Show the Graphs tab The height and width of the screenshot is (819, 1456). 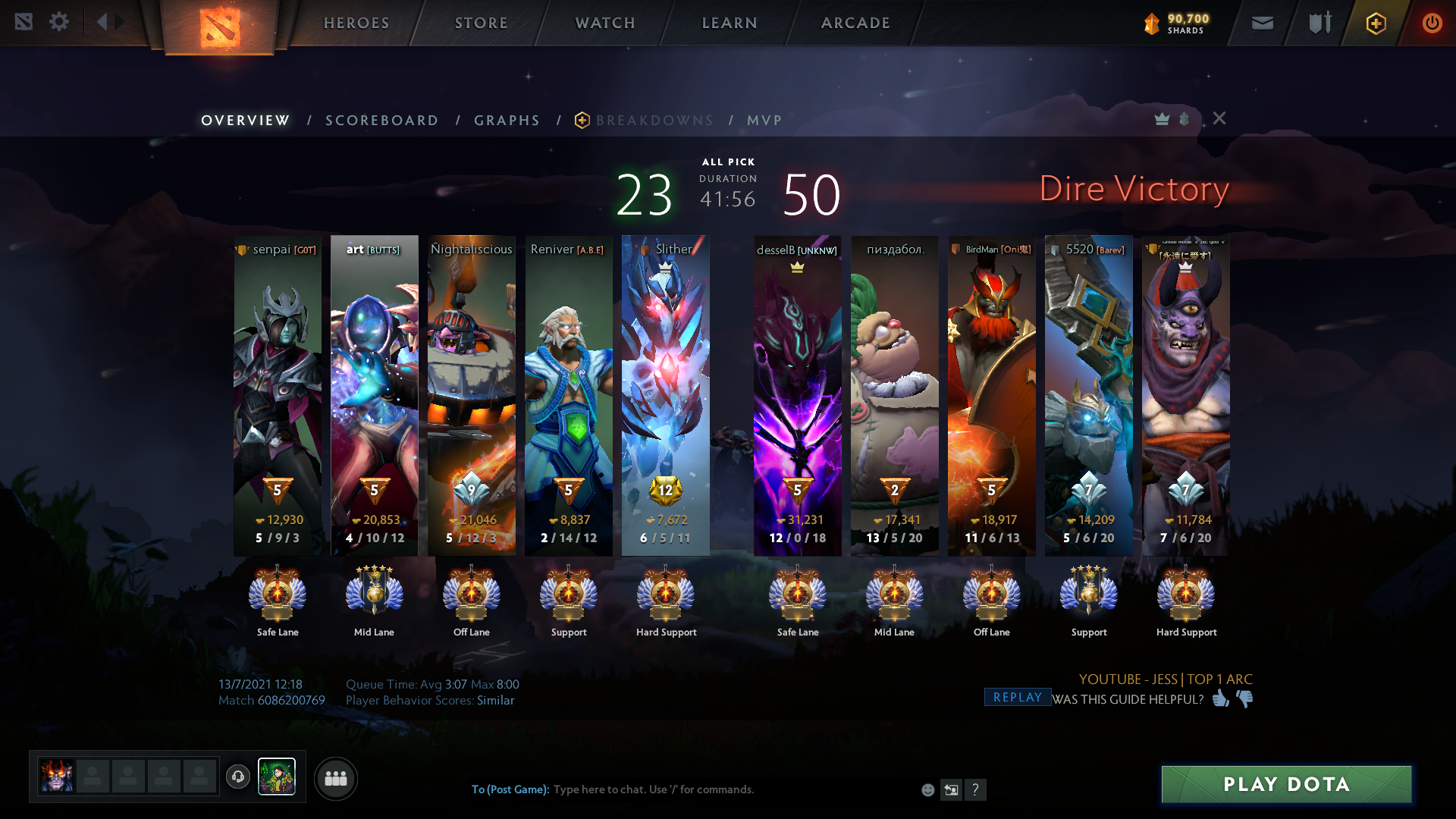click(507, 121)
